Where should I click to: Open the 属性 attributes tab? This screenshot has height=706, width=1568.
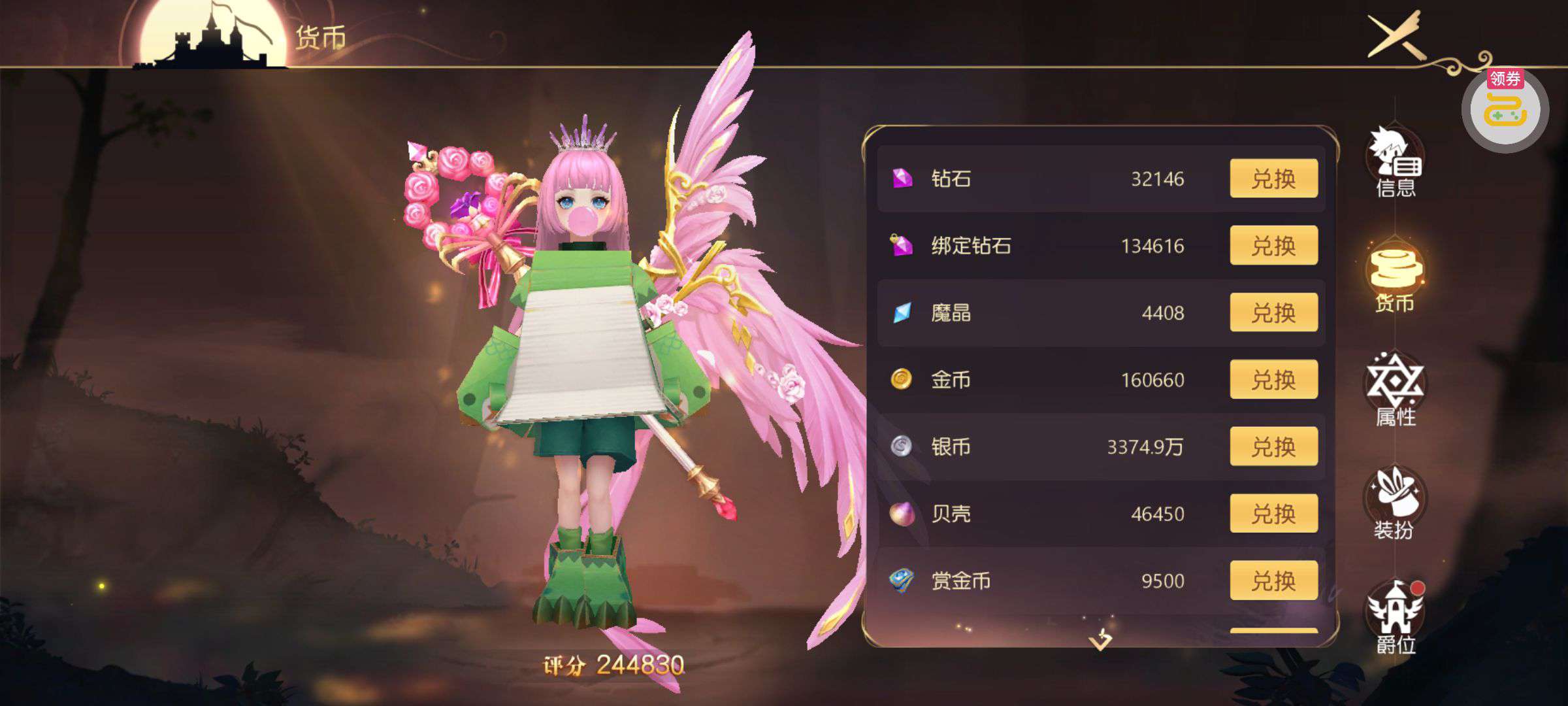point(1396,391)
